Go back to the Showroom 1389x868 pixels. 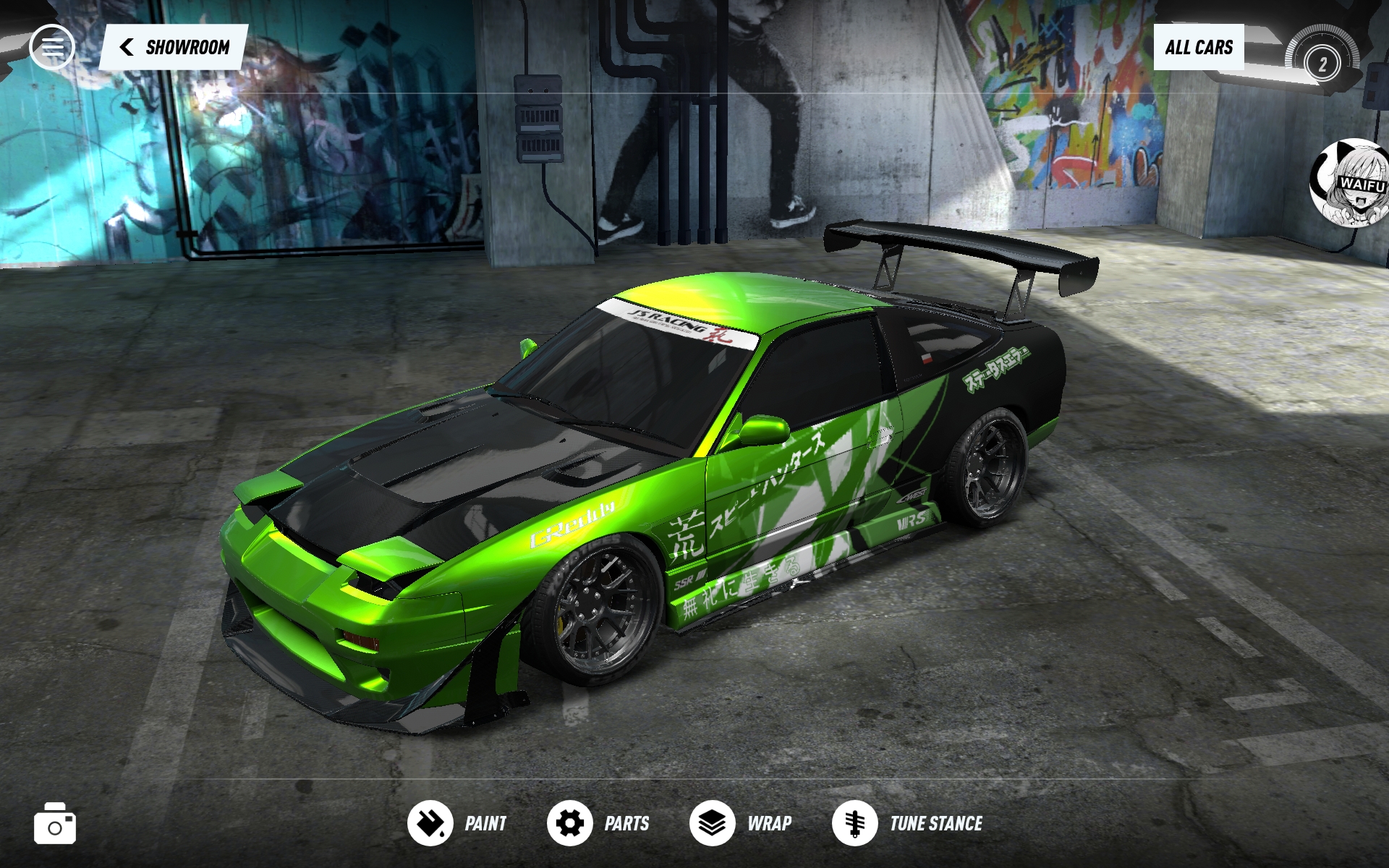point(174,48)
